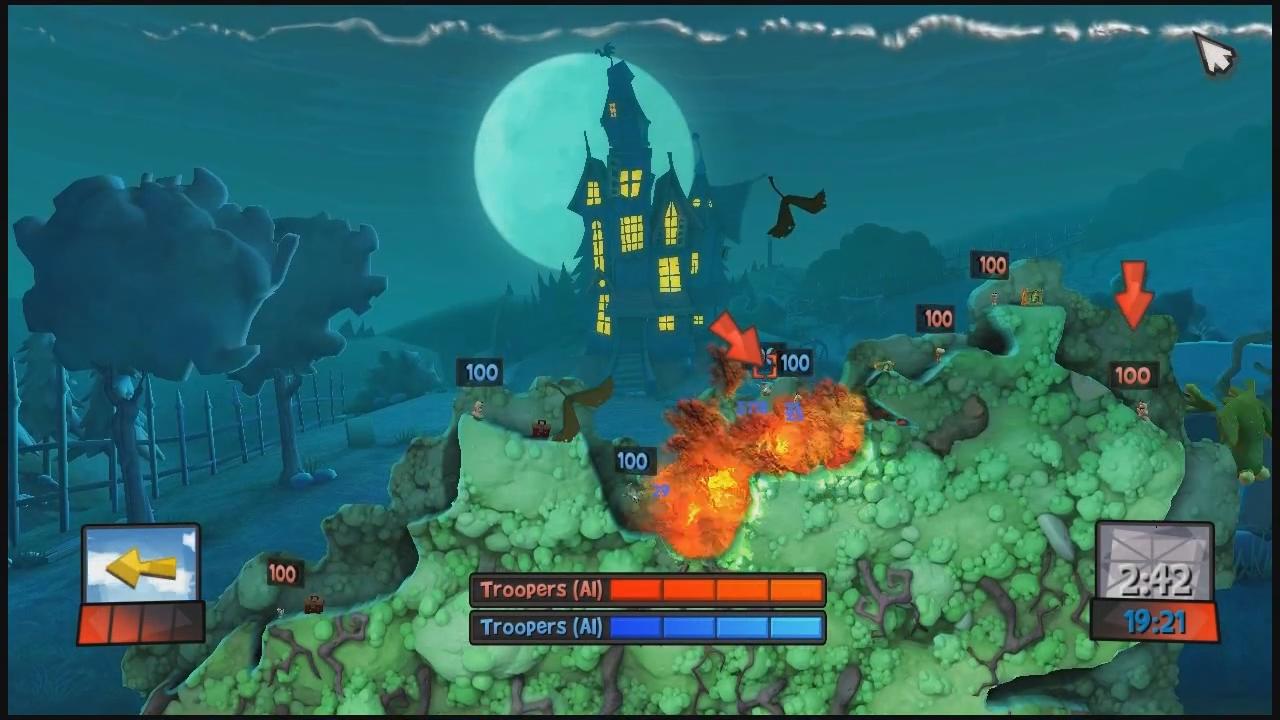Click the orange team health bar
Screen dimensions: 1280x720
coord(715,590)
